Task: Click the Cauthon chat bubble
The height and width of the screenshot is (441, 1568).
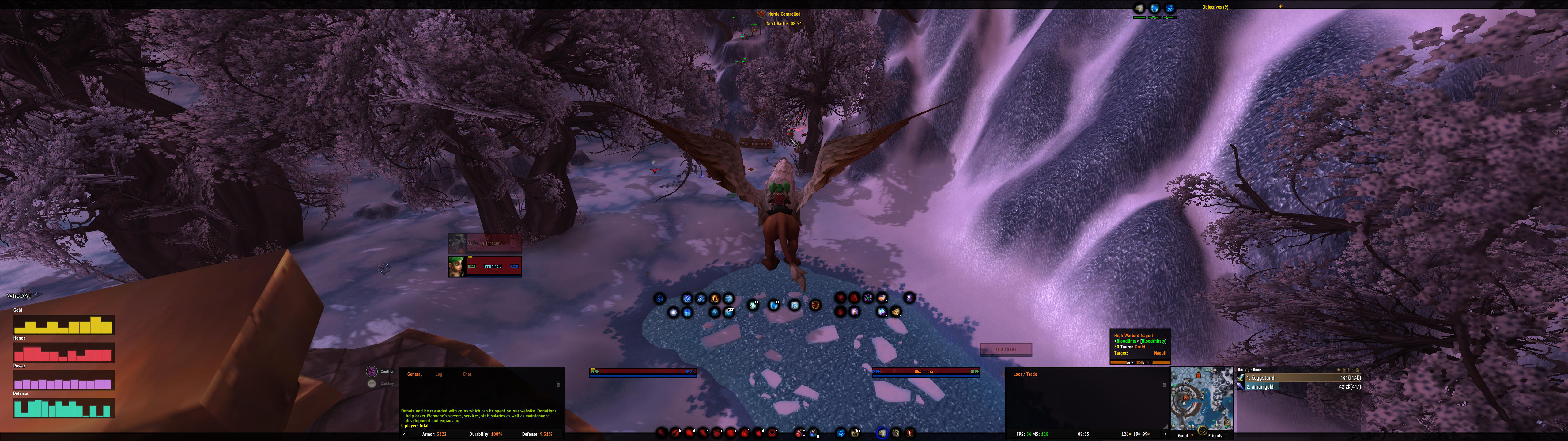Action: [x=372, y=371]
